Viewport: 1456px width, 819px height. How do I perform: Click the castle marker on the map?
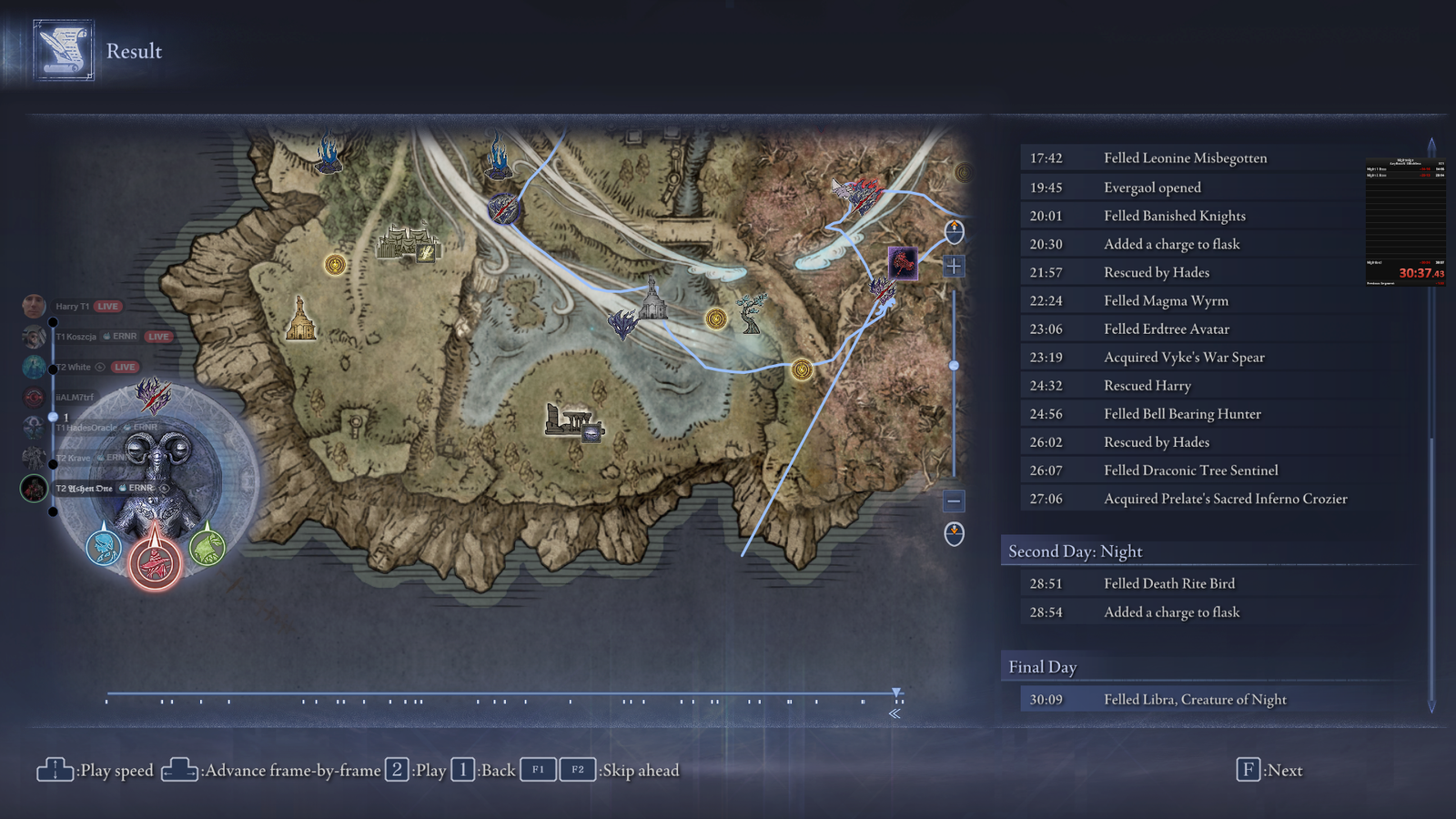click(x=409, y=244)
